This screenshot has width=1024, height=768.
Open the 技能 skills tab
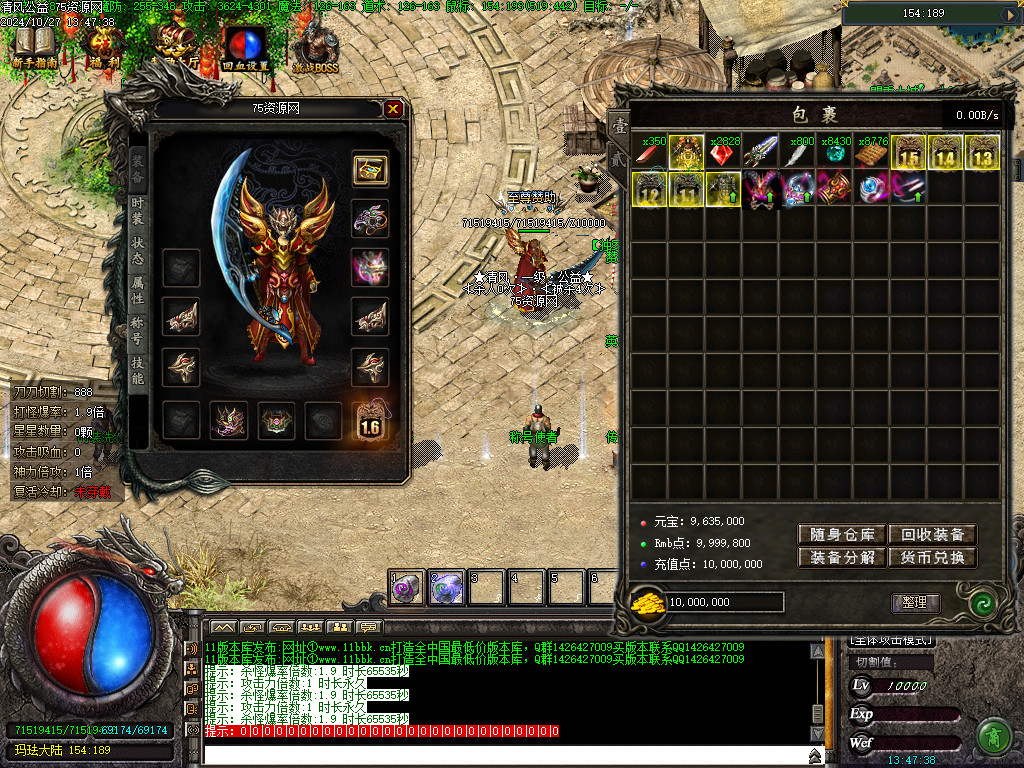(138, 370)
